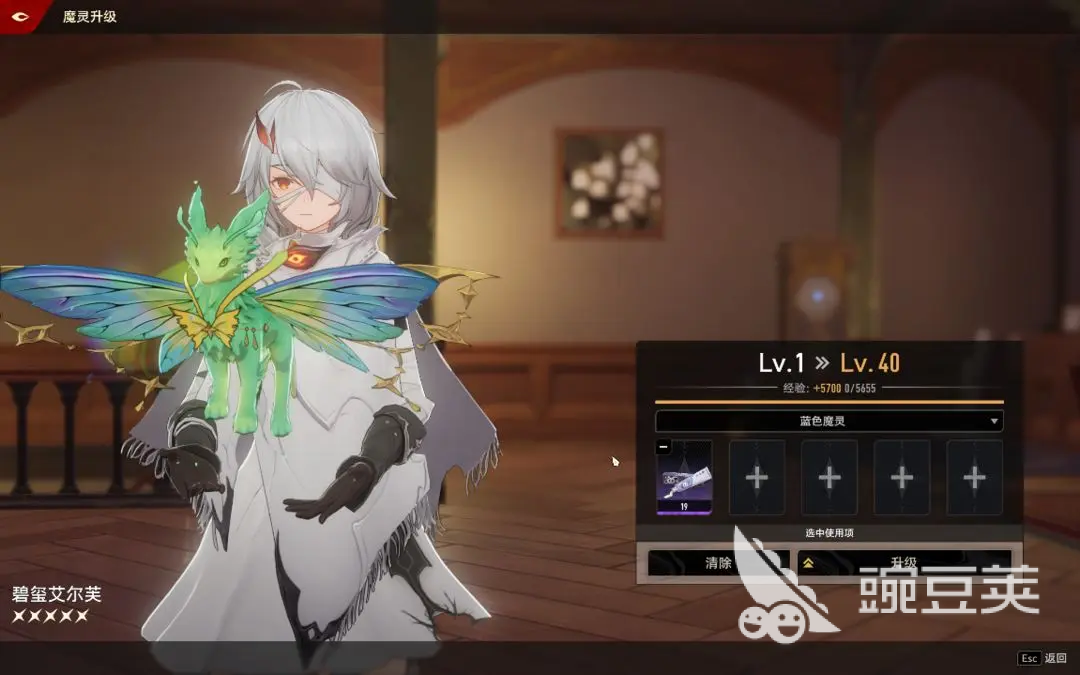
Task: Open the 蓝色魔灵 filter dropdown
Action: (x=829, y=421)
